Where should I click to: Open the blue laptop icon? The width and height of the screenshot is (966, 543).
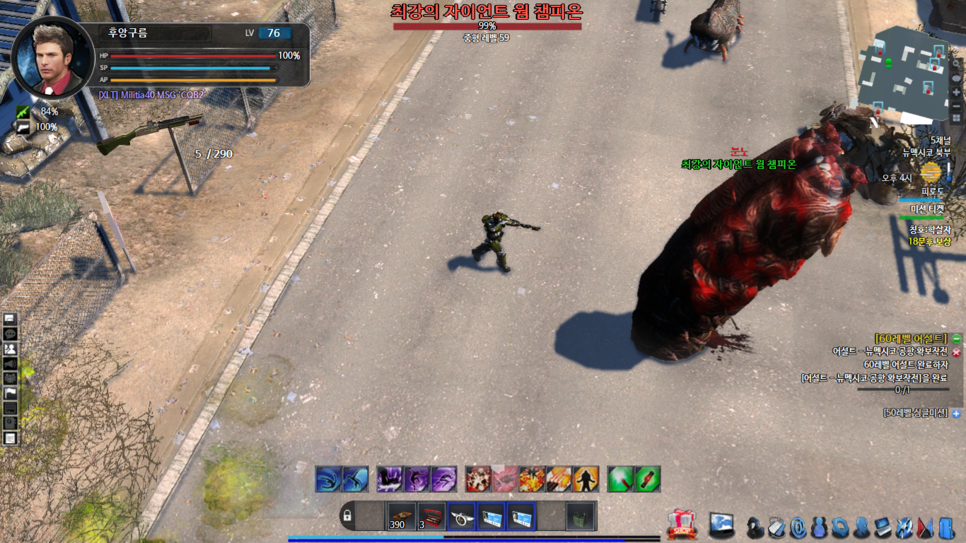(882, 526)
